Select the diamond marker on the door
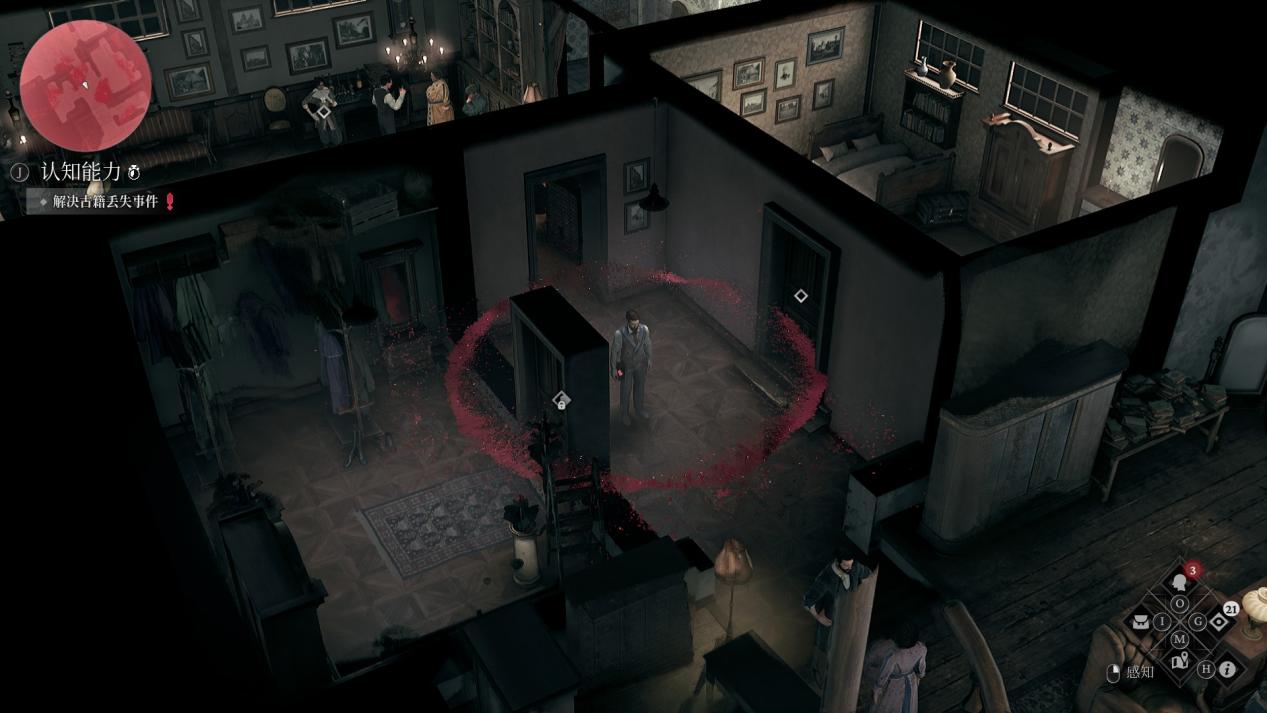This screenshot has width=1267, height=713. point(800,296)
